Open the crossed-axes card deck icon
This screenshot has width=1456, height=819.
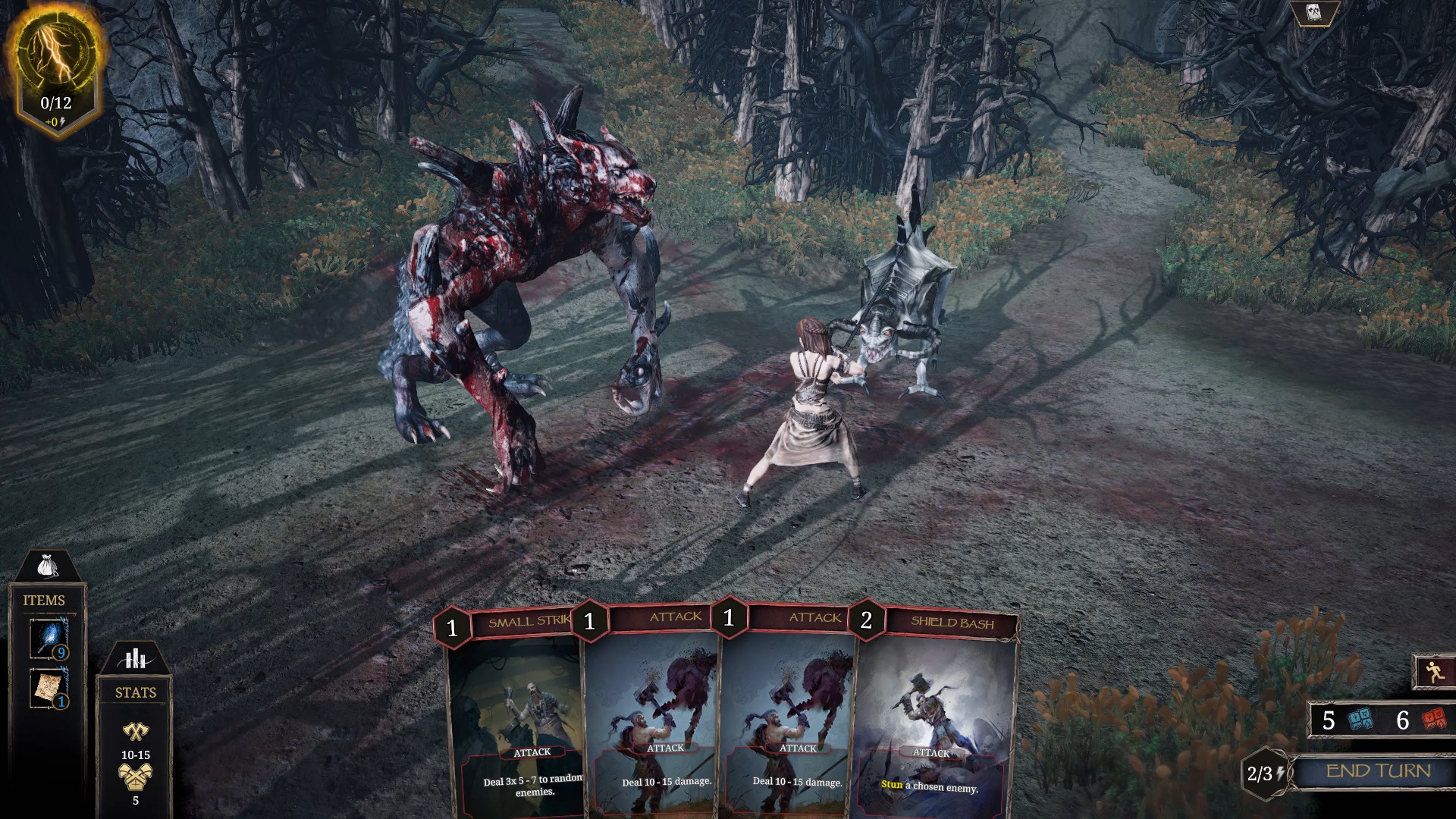pyautogui.click(x=1314, y=13)
